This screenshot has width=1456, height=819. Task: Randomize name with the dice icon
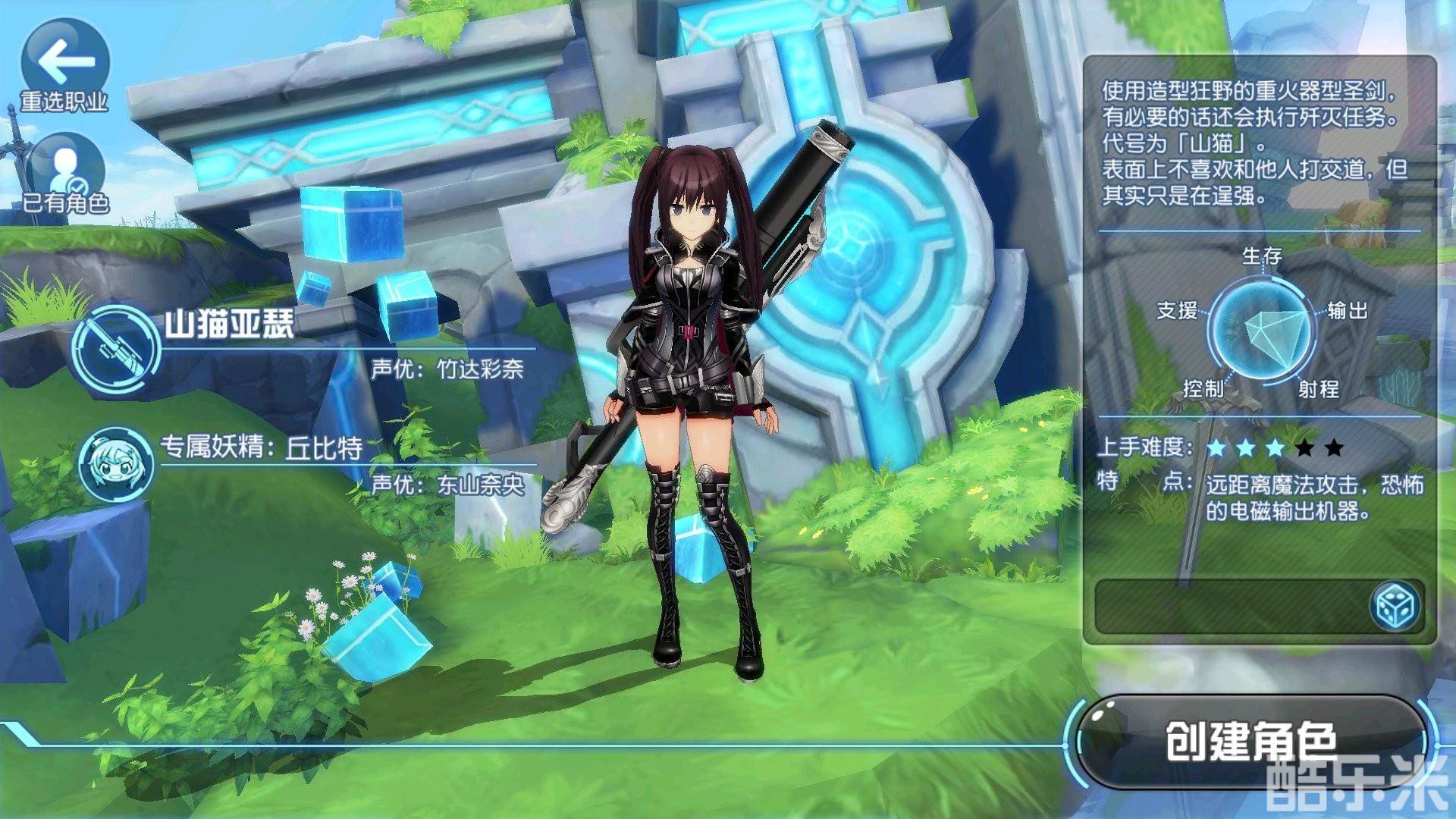point(1396,606)
